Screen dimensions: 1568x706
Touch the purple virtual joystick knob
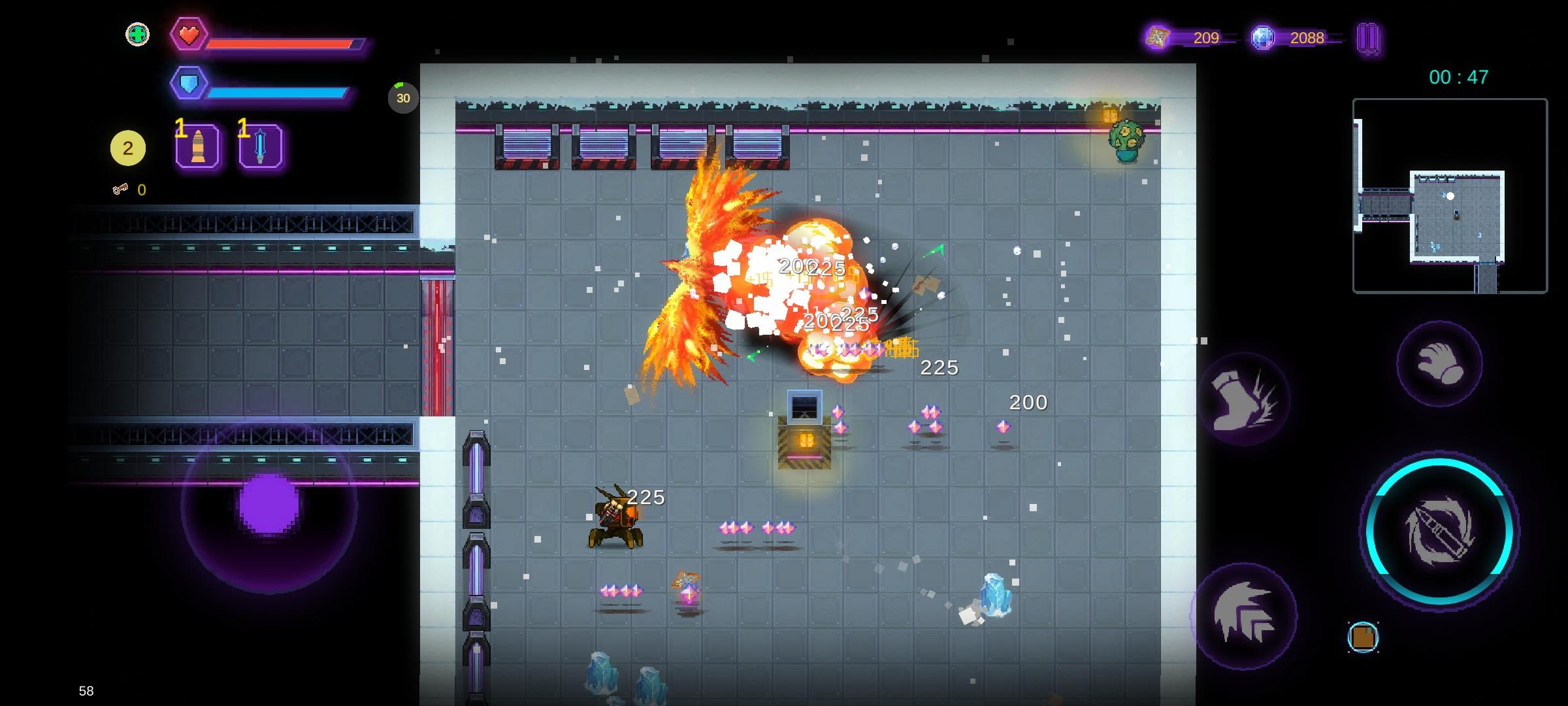click(x=269, y=505)
